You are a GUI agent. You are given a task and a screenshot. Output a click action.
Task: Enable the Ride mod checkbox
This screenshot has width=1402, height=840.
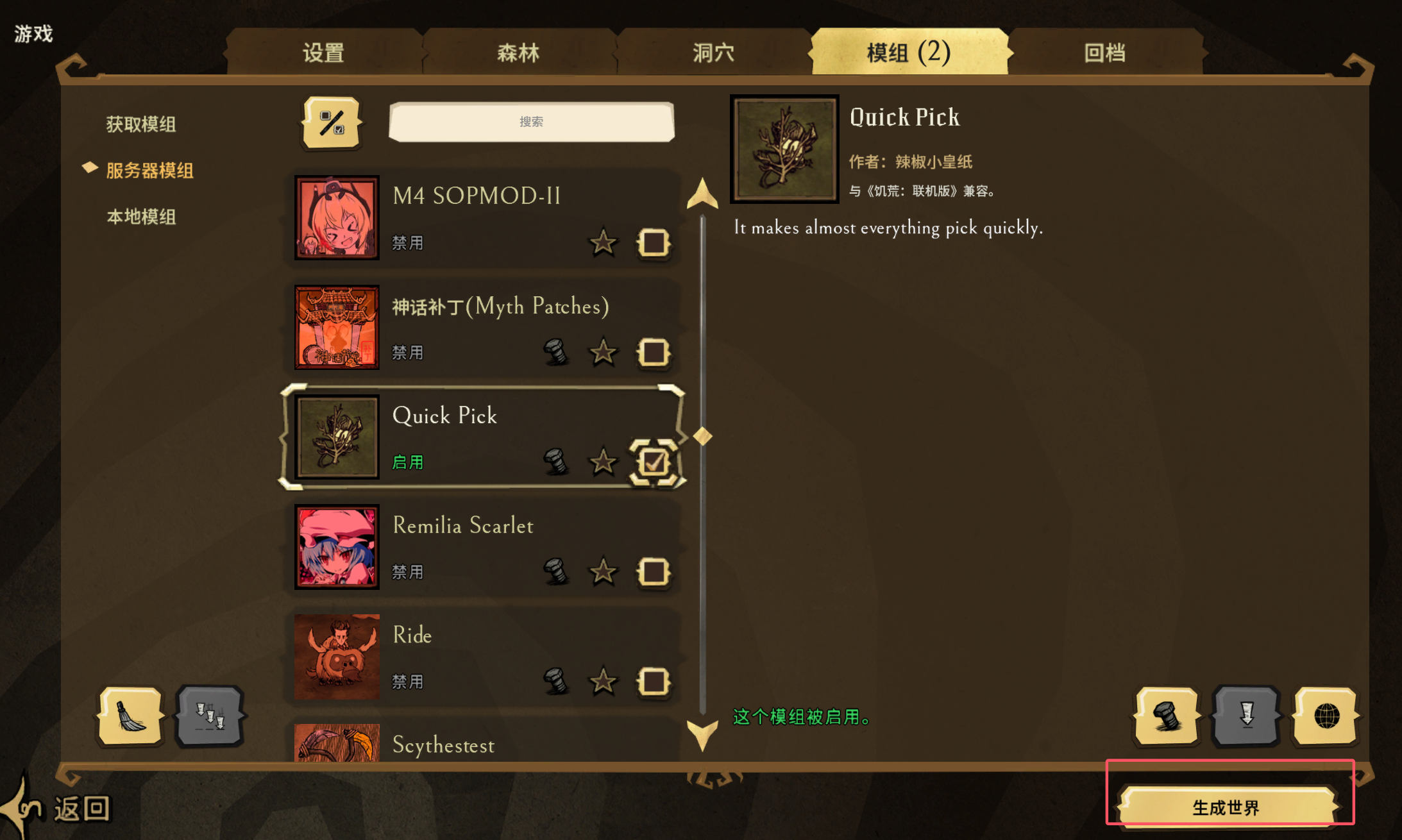[654, 682]
